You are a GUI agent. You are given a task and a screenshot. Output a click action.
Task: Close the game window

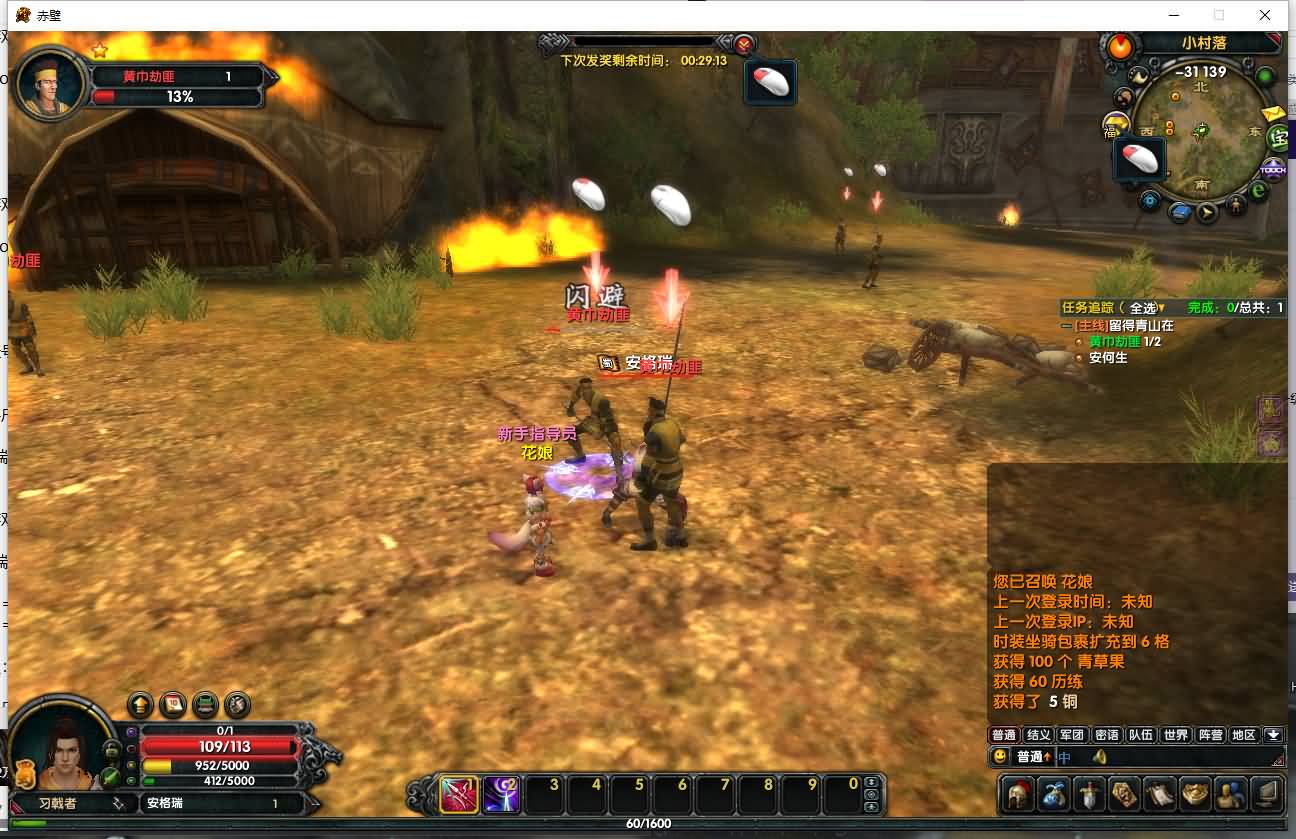click(1265, 15)
